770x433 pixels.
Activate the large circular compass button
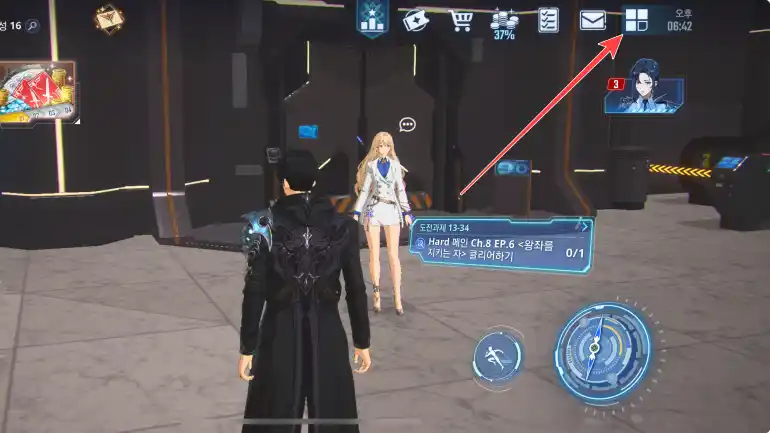pyautogui.click(x=602, y=350)
